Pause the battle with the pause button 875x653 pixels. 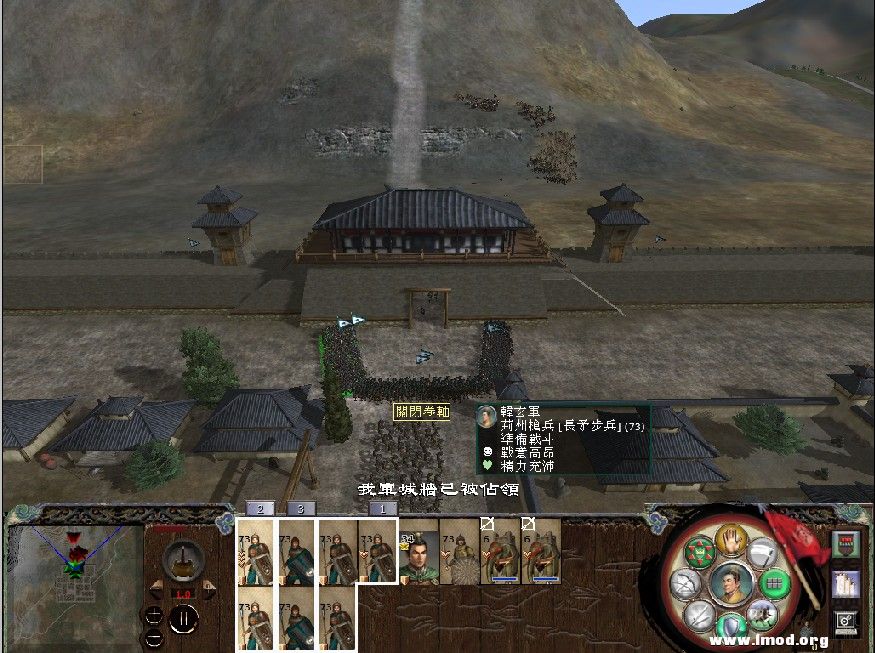click(182, 620)
